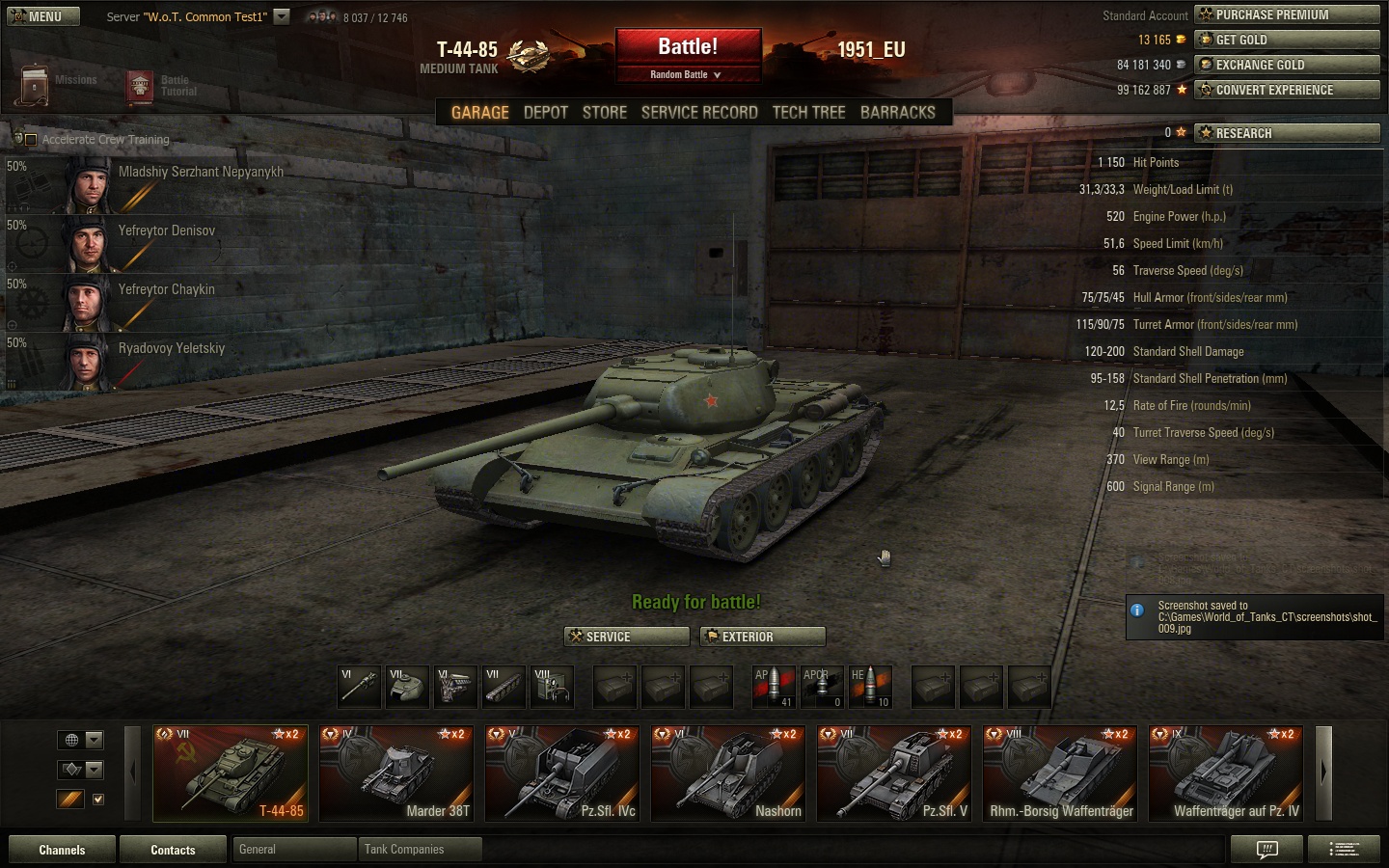Open the STORE tab

605,113
